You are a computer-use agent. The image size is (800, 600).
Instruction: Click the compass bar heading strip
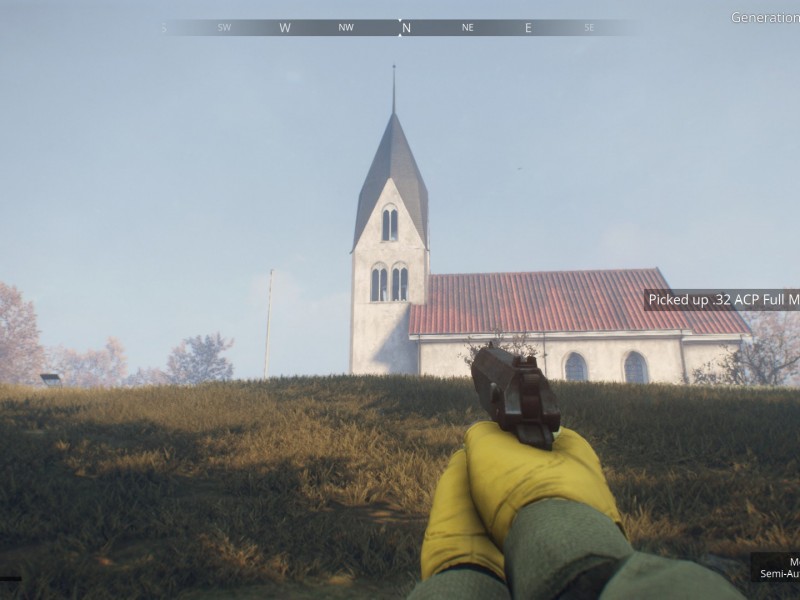click(x=400, y=28)
